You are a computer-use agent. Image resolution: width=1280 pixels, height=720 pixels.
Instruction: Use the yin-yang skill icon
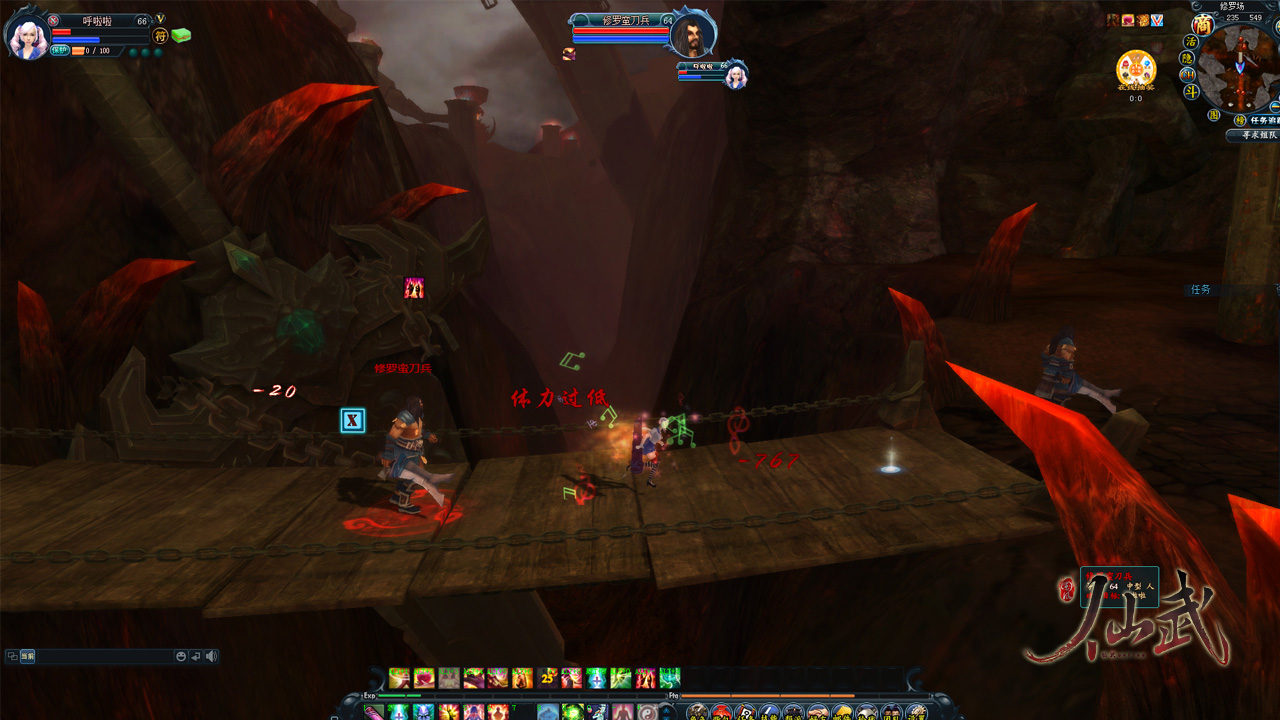[x=648, y=712]
